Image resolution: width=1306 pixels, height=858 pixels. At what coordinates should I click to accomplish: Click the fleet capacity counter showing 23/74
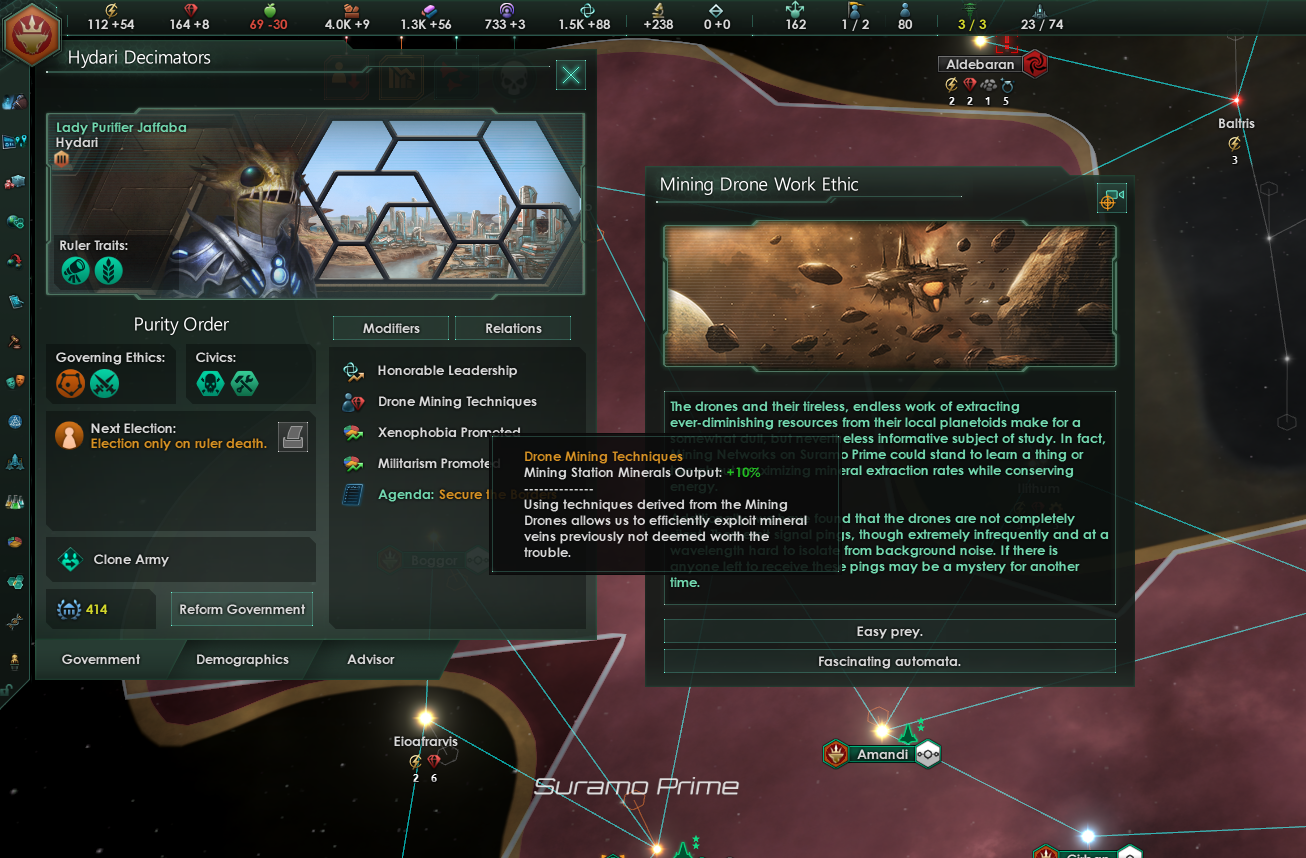pyautogui.click(x=1042, y=17)
